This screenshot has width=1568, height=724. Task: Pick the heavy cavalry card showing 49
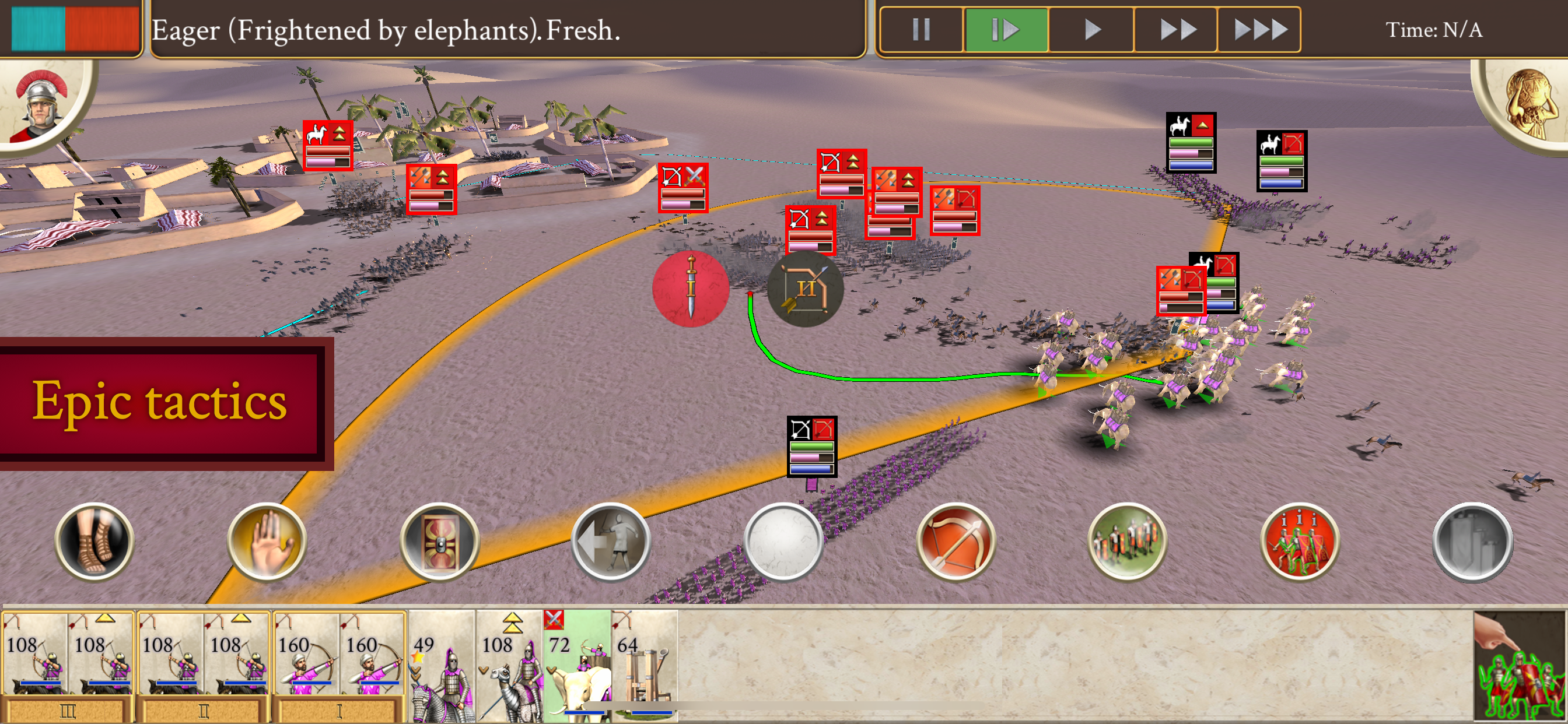point(442,666)
